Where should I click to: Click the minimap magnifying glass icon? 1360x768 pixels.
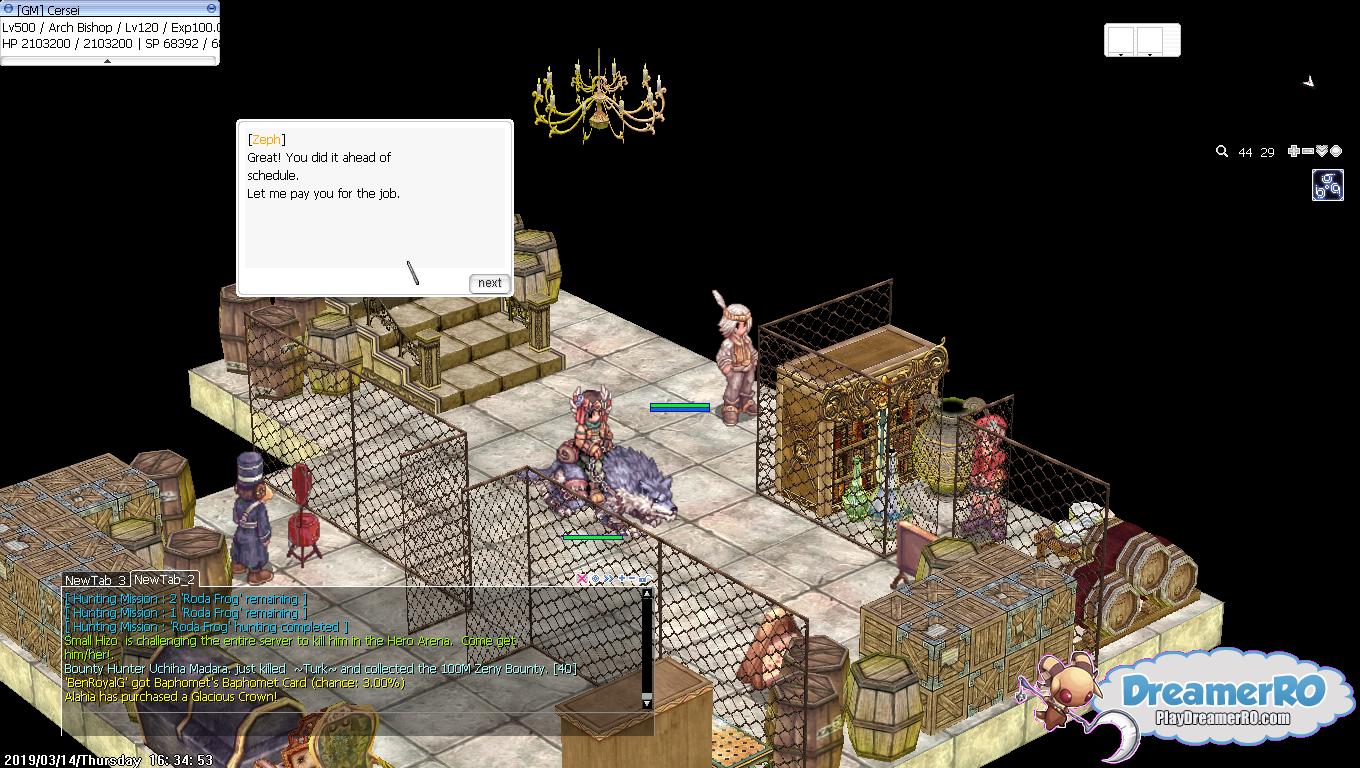click(1222, 152)
